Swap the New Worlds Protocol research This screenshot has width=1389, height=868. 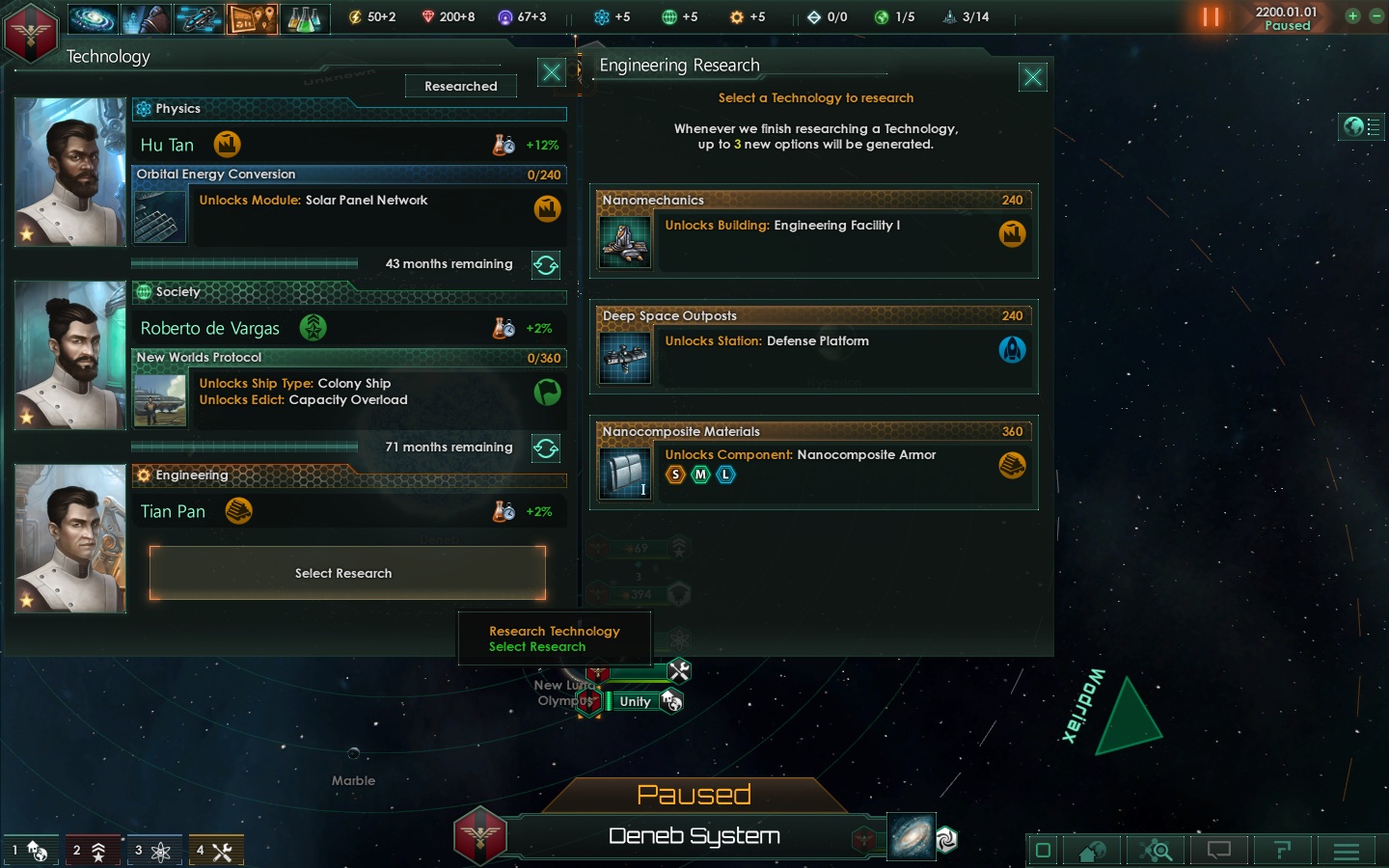coord(546,448)
